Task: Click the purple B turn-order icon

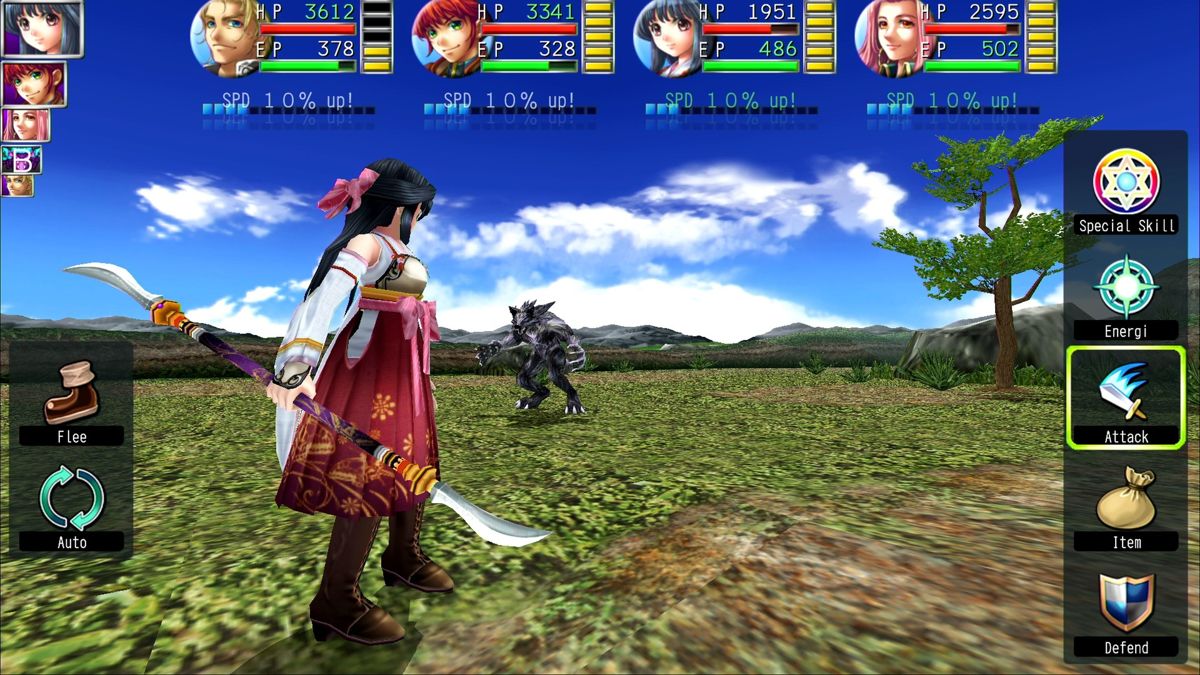Action: click(x=21, y=159)
